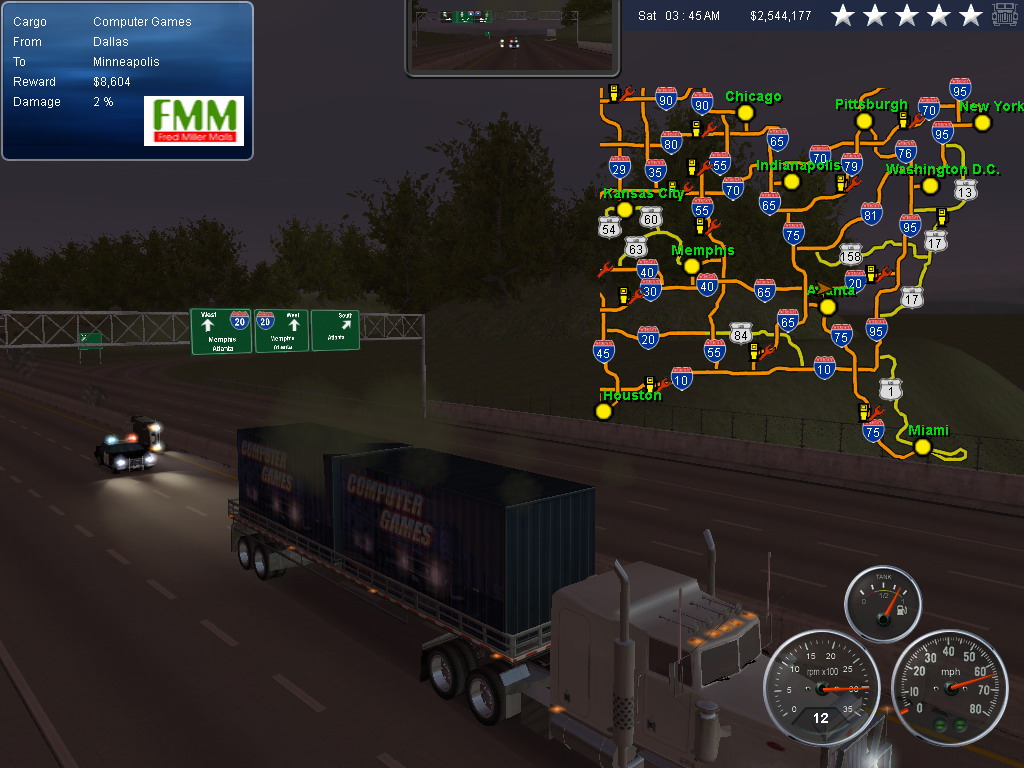
Task: Select the Houston marker on the route map
Action: (603, 410)
